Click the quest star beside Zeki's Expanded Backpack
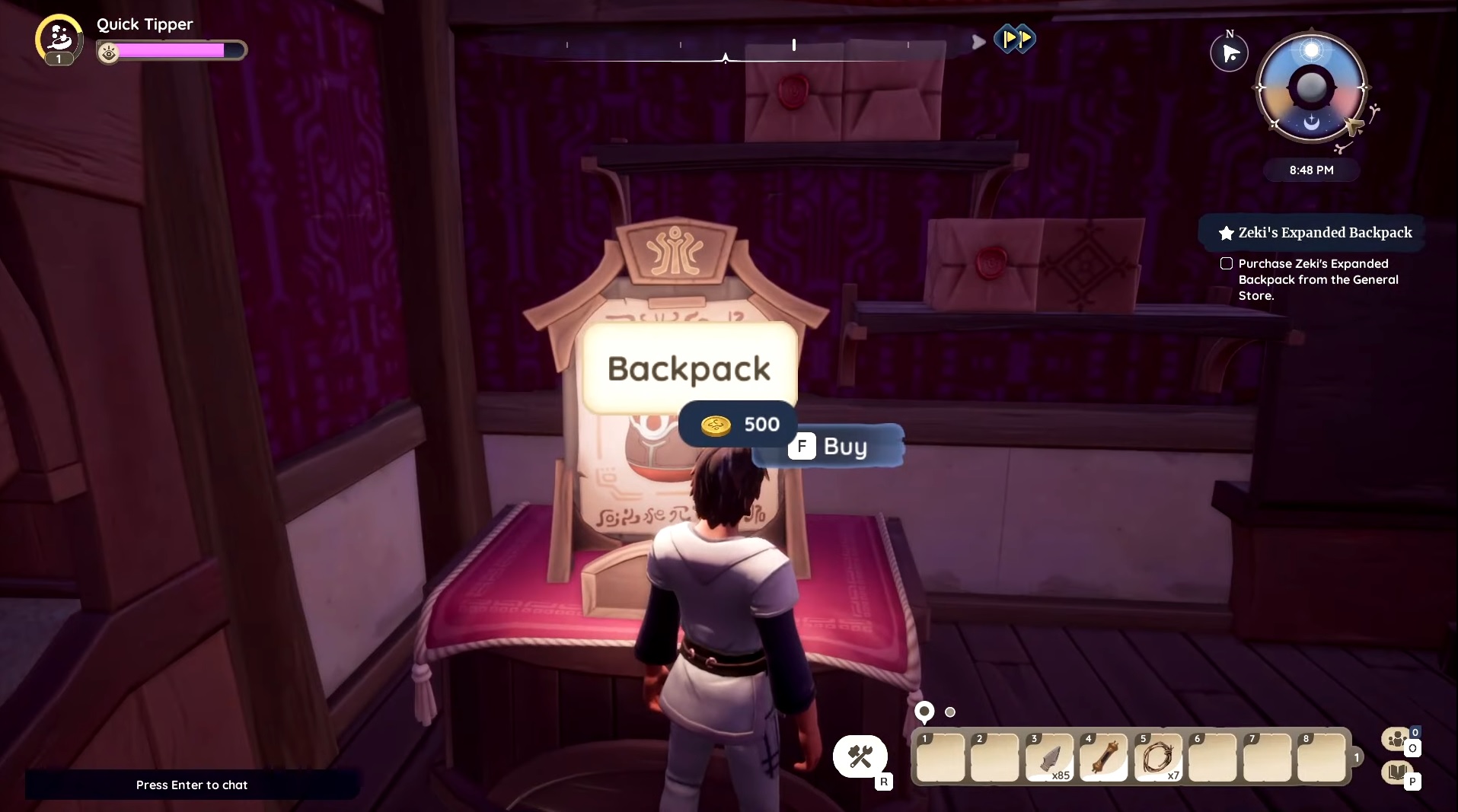This screenshot has height=812, width=1458. 1225,233
